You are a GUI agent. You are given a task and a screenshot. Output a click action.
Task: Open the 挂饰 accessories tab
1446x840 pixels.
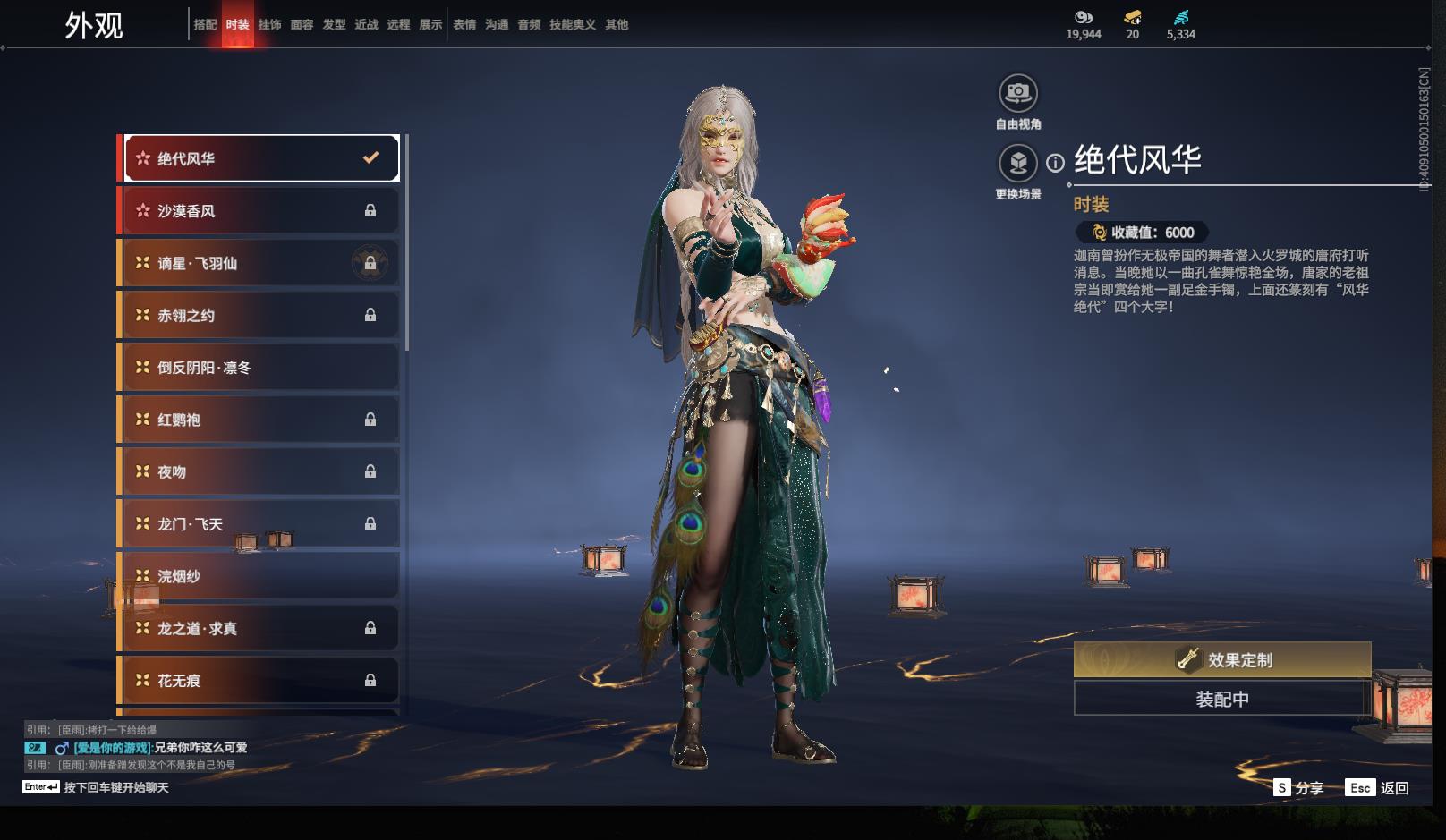point(269,25)
